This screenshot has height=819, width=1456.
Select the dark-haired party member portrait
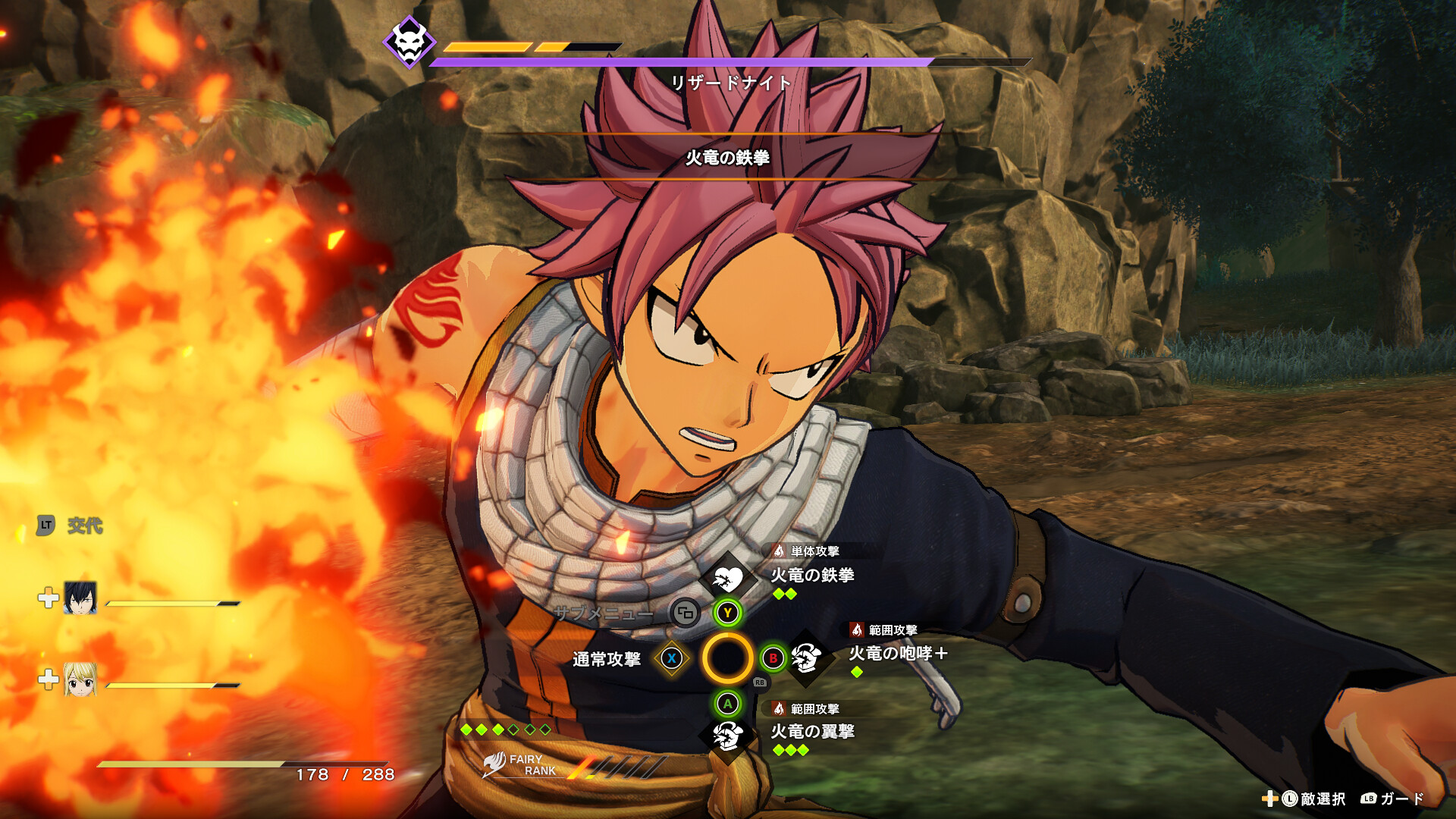tap(80, 598)
